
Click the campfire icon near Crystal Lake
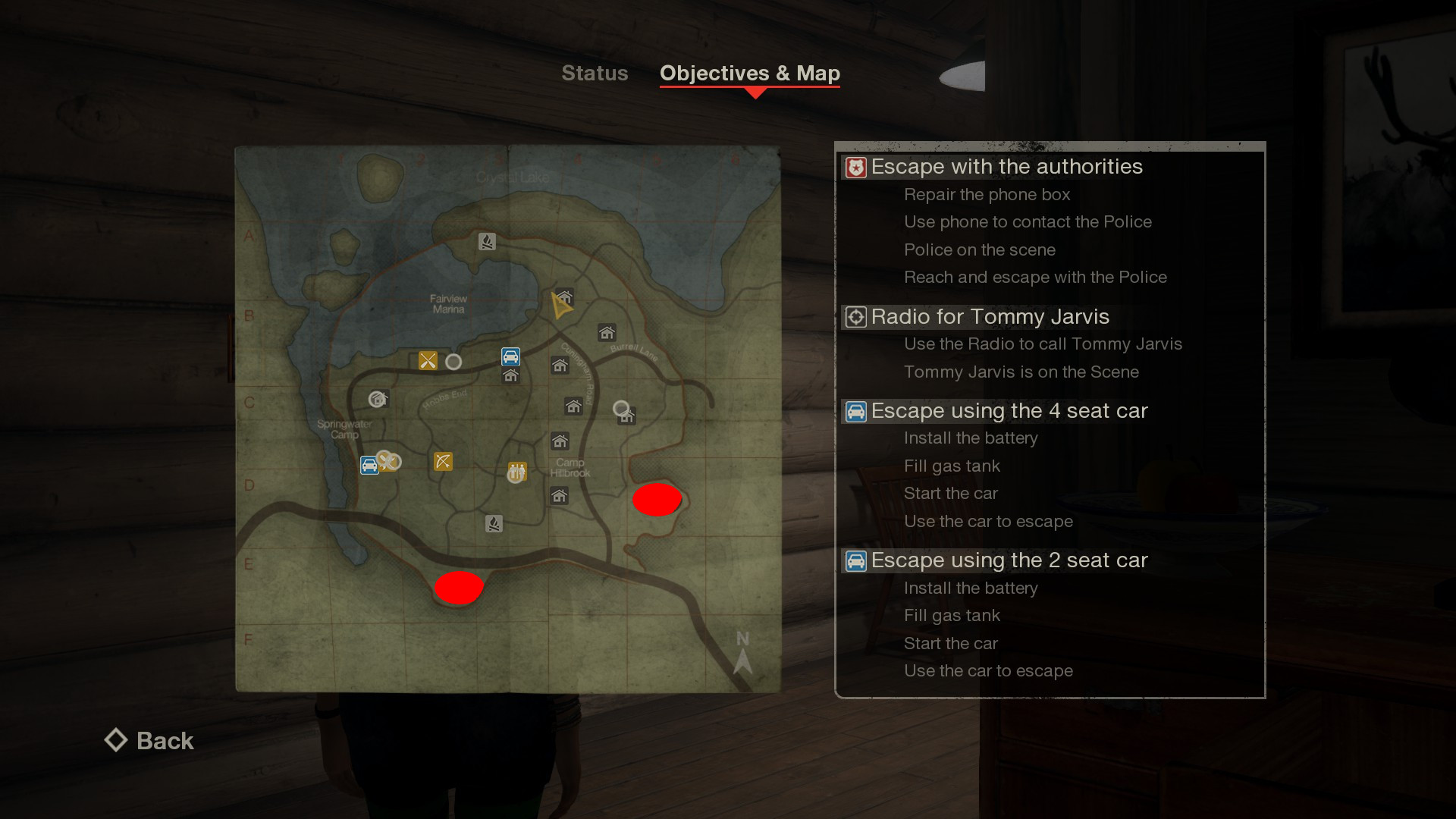coord(487,241)
